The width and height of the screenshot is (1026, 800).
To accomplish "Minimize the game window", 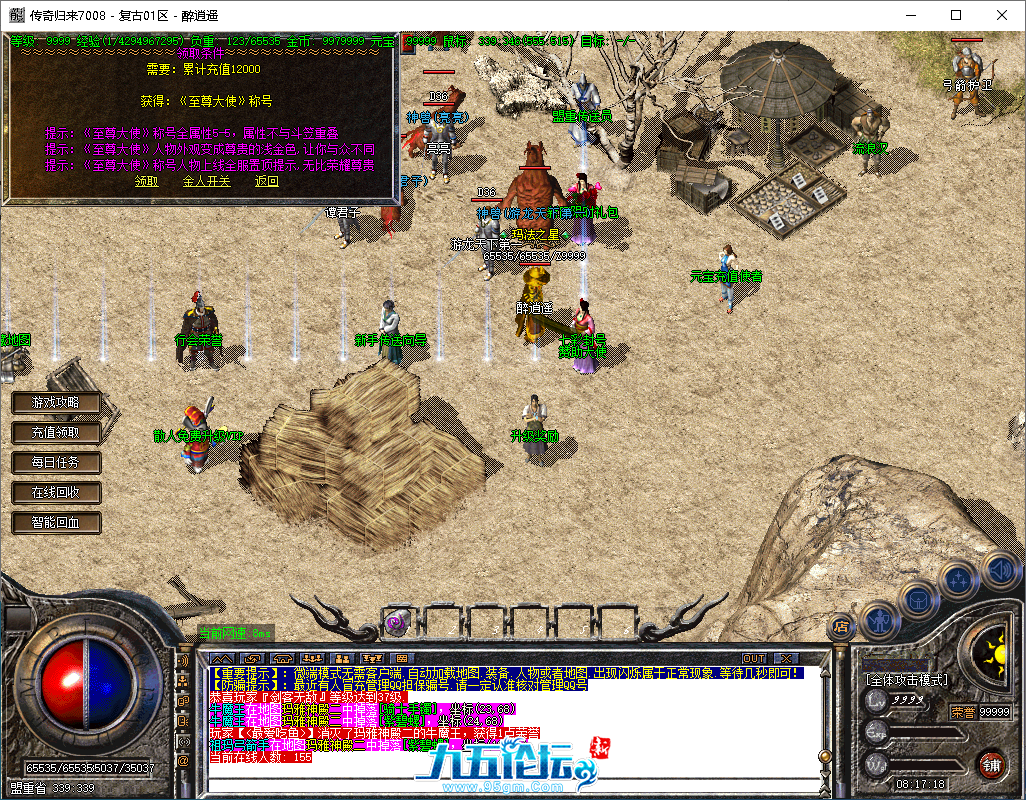I will coord(911,15).
